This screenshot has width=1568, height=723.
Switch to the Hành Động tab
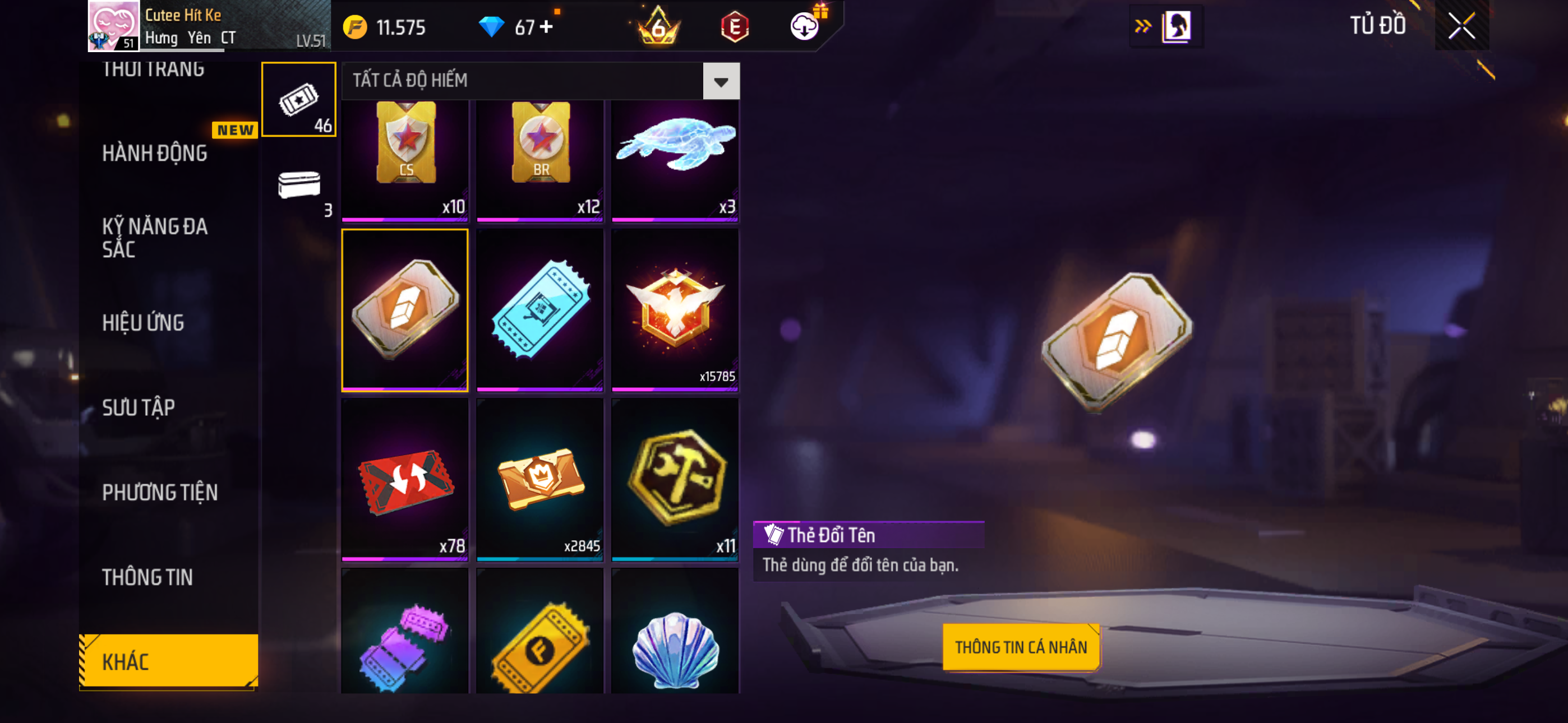tap(155, 154)
